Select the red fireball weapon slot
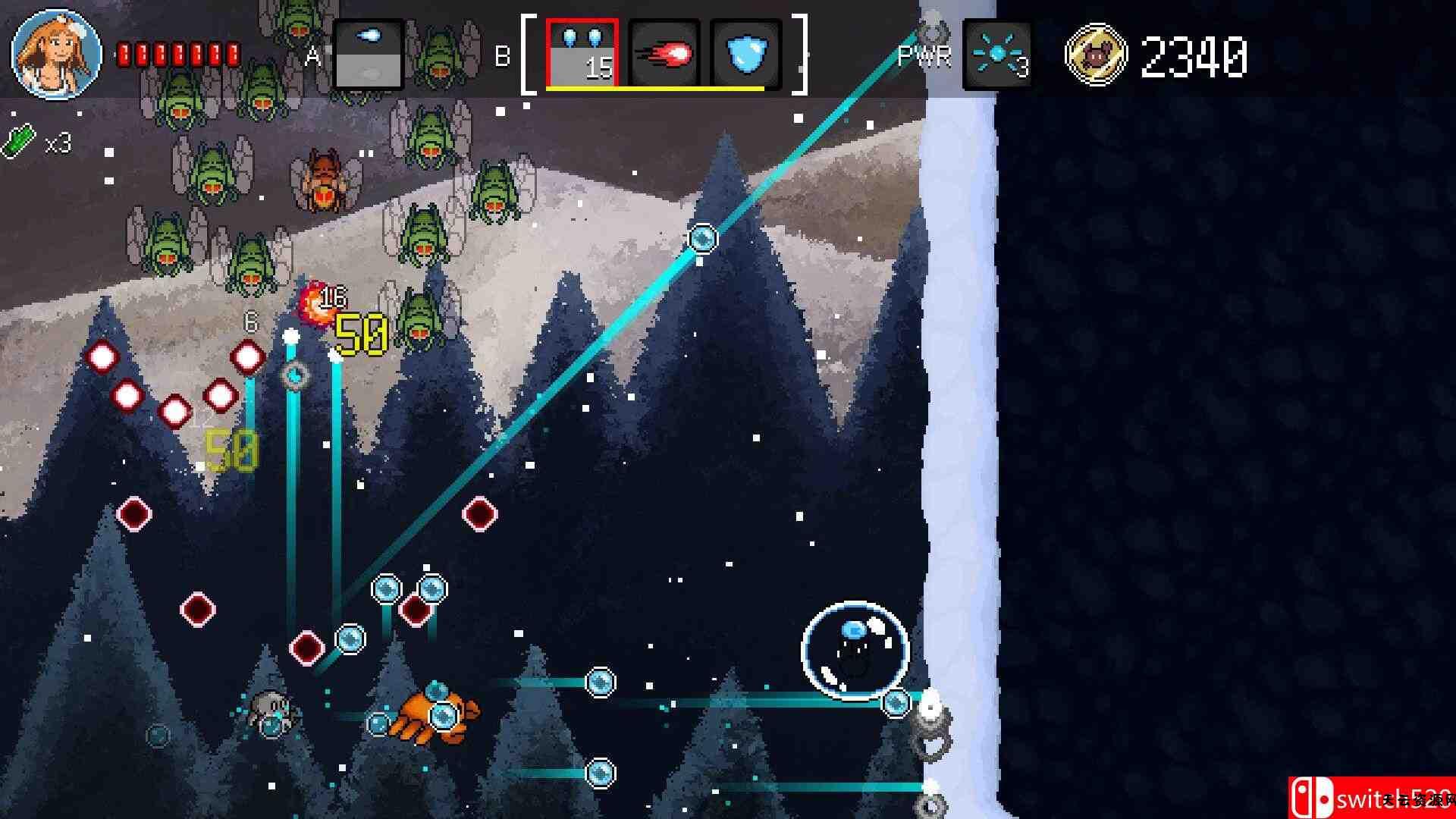 click(x=664, y=54)
